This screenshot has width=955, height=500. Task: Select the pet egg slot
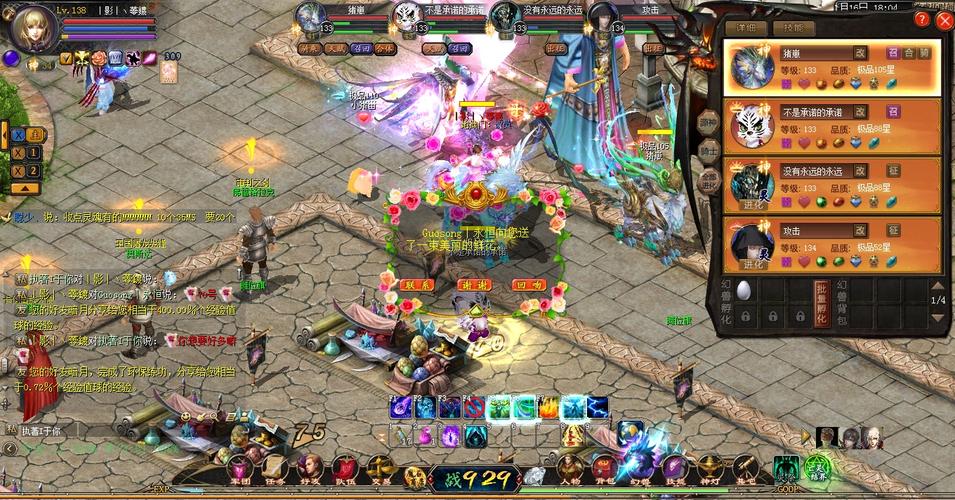[743, 290]
